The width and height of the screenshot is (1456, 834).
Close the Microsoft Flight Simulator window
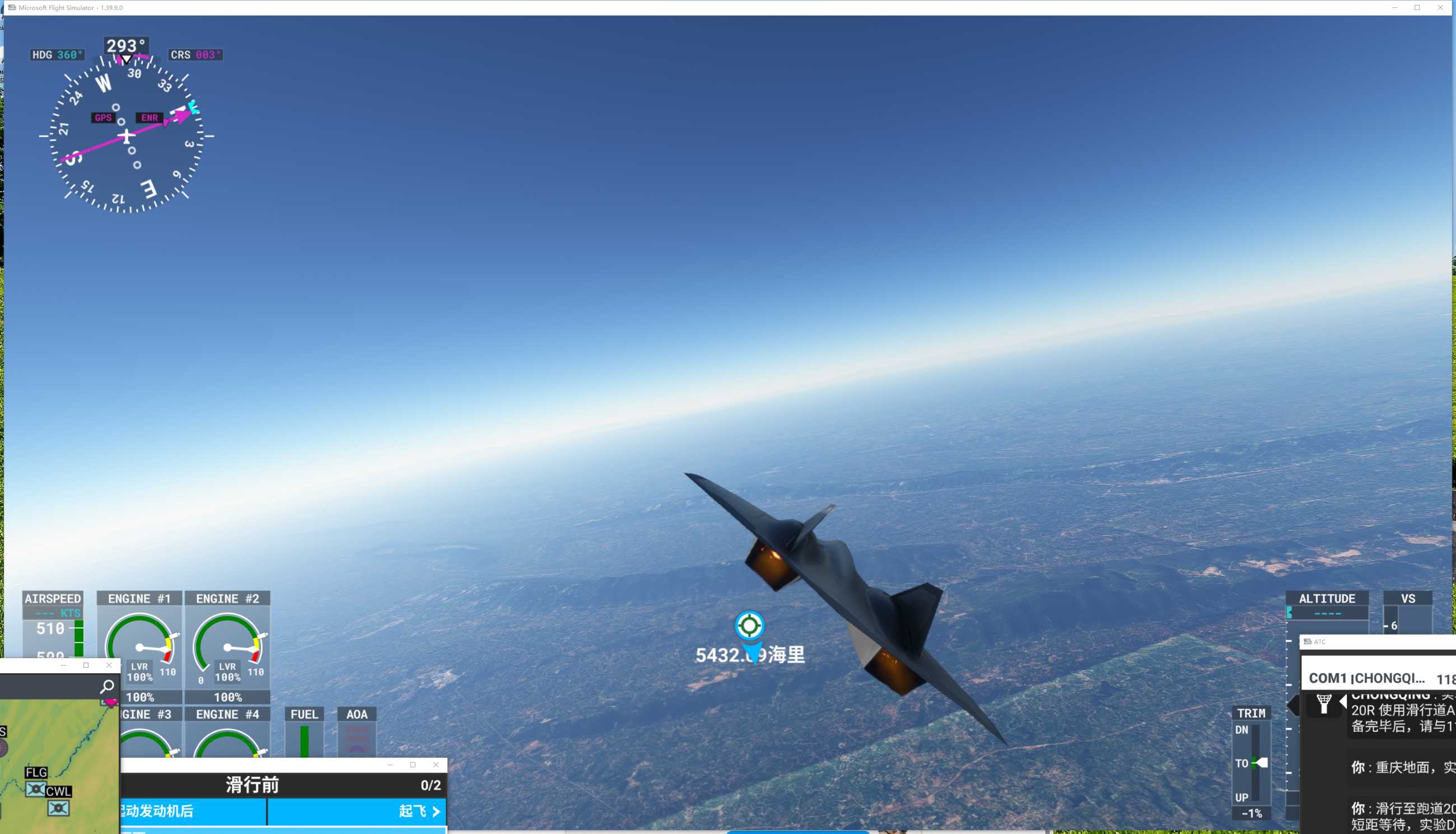point(1440,7)
